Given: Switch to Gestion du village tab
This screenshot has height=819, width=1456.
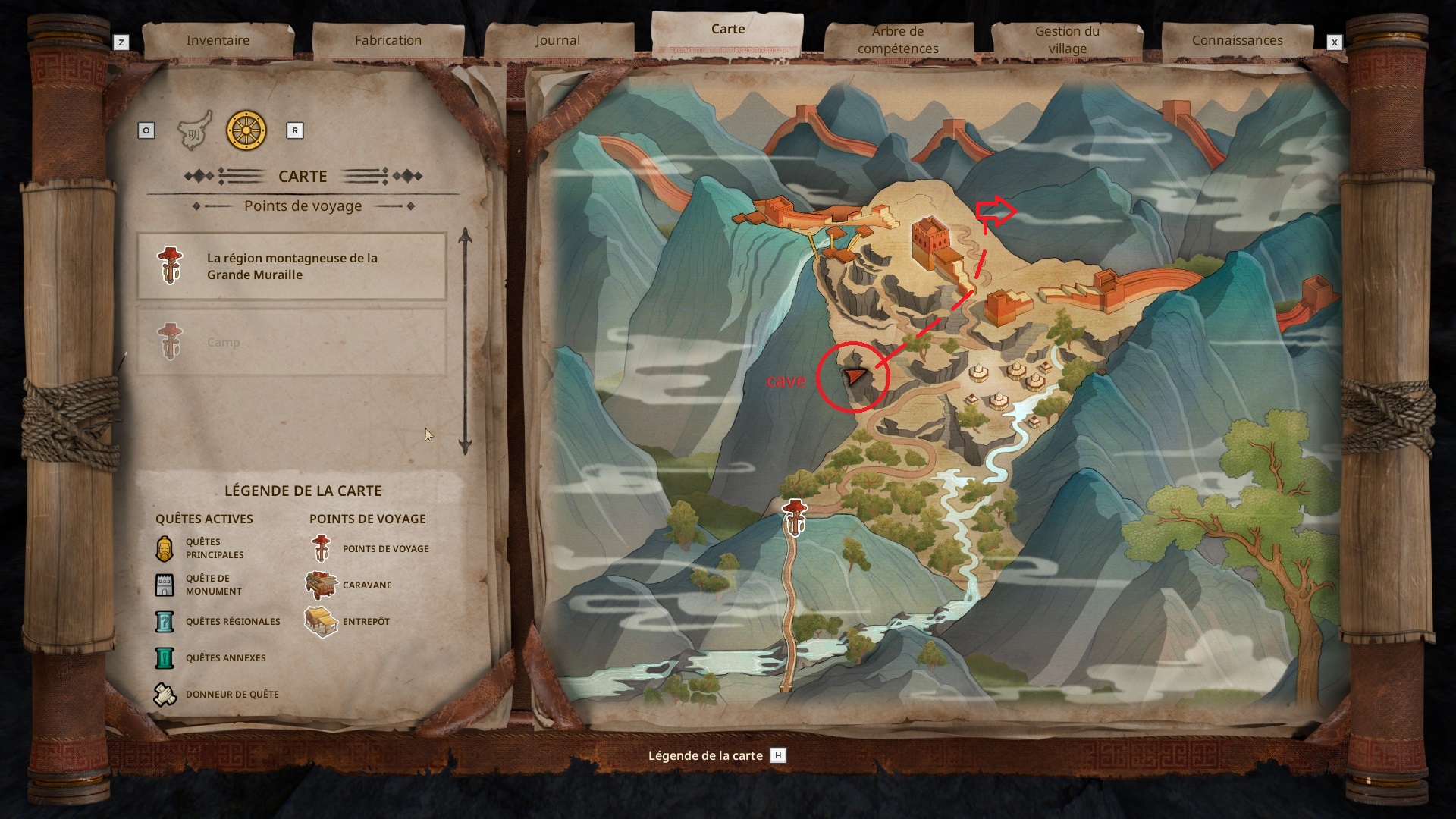Looking at the screenshot, I should pyautogui.click(x=1067, y=40).
